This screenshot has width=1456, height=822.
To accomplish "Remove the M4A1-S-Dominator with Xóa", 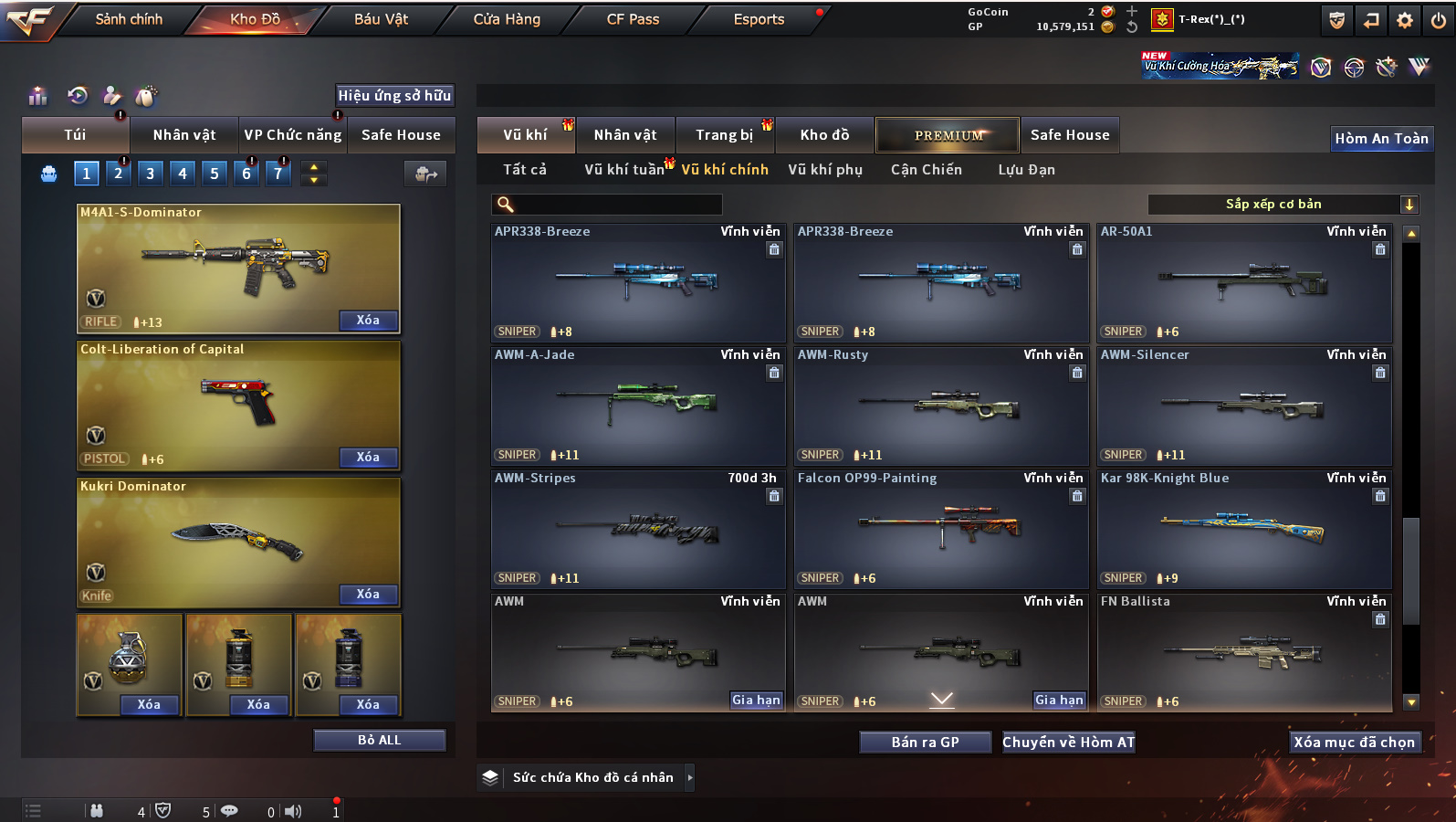I will tap(368, 321).
